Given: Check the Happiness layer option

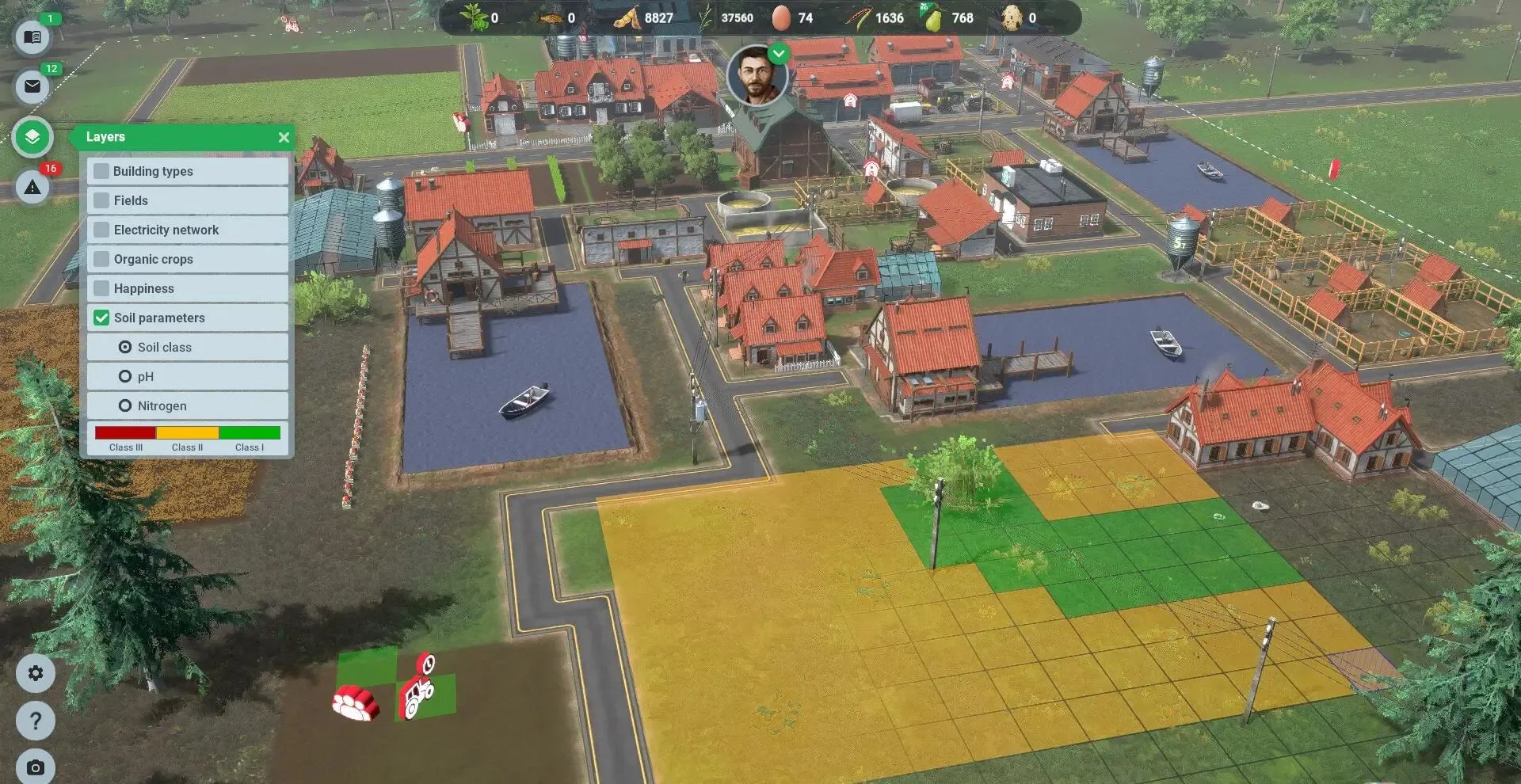Looking at the screenshot, I should [x=101, y=288].
